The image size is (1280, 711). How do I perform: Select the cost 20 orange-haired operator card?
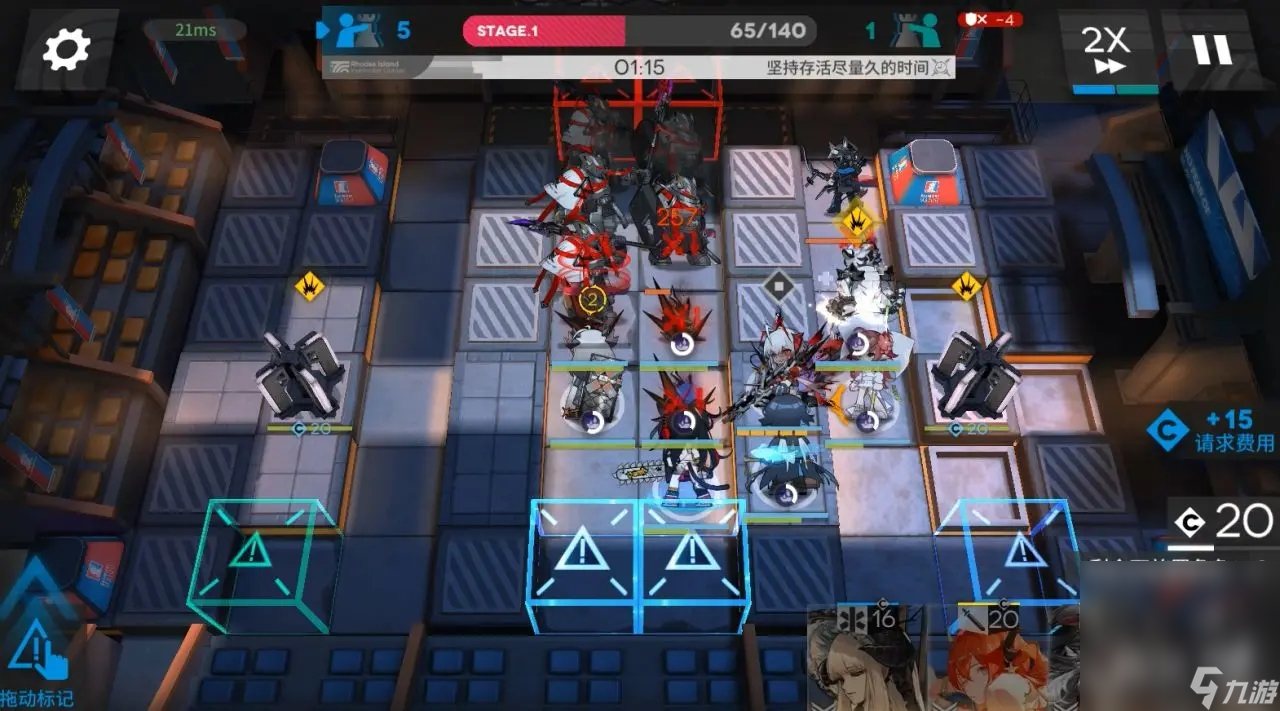click(988, 658)
